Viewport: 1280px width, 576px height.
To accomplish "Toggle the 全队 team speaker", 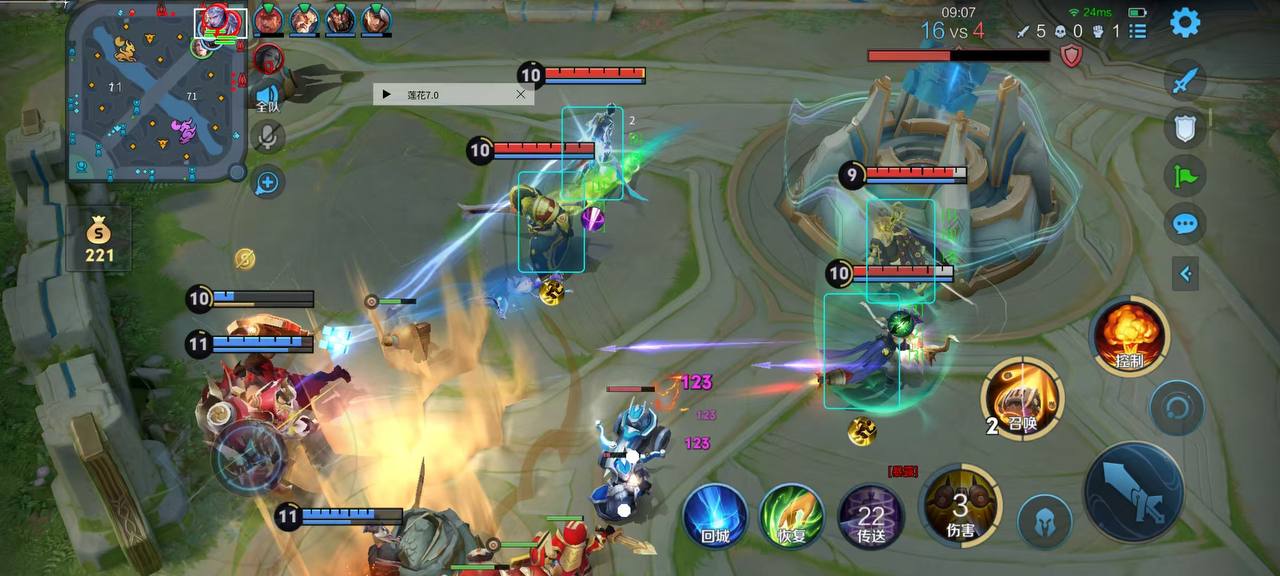I will 267,96.
